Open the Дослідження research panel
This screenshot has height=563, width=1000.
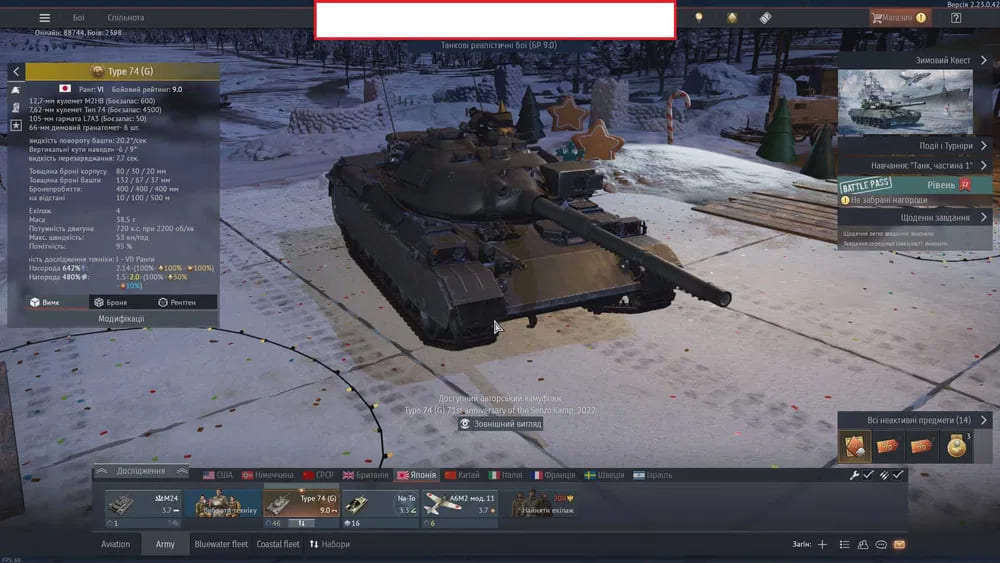tap(140, 471)
